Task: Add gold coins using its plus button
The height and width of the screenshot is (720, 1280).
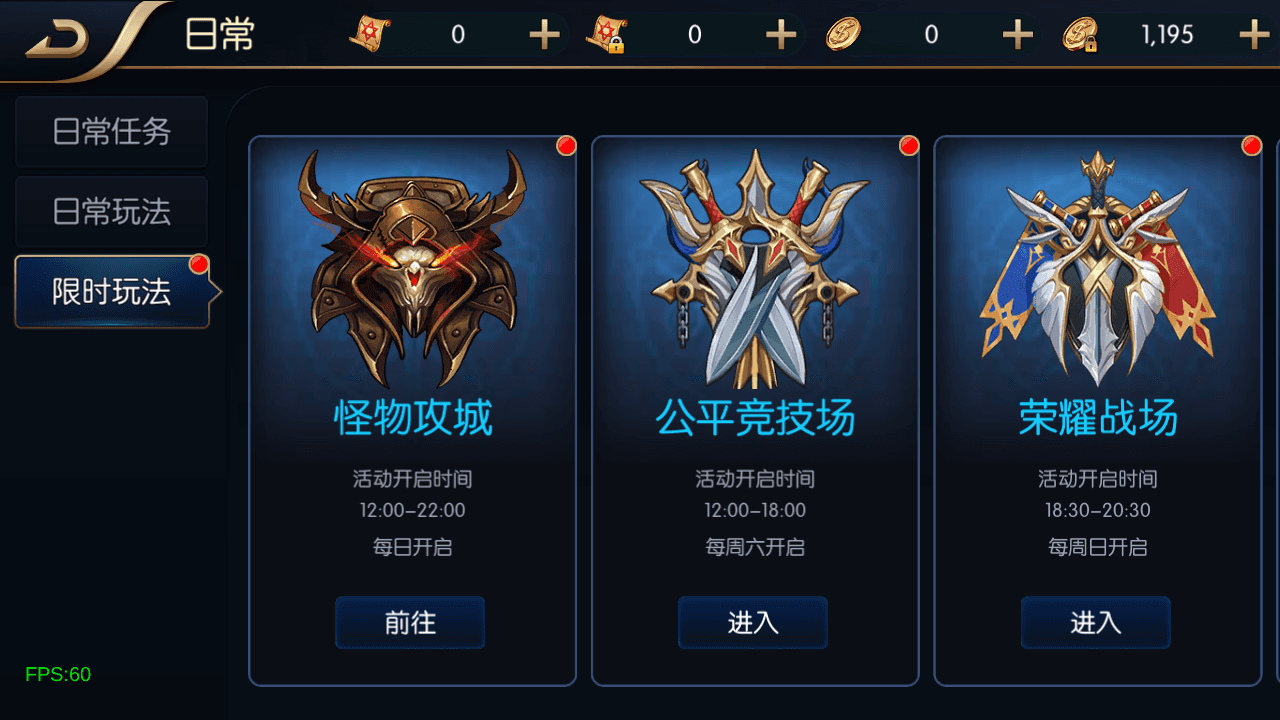Action: coord(1016,33)
